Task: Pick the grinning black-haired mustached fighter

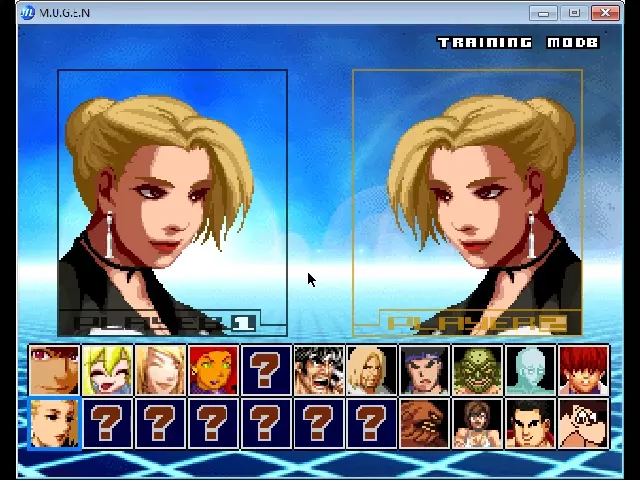Action: (x=319, y=370)
